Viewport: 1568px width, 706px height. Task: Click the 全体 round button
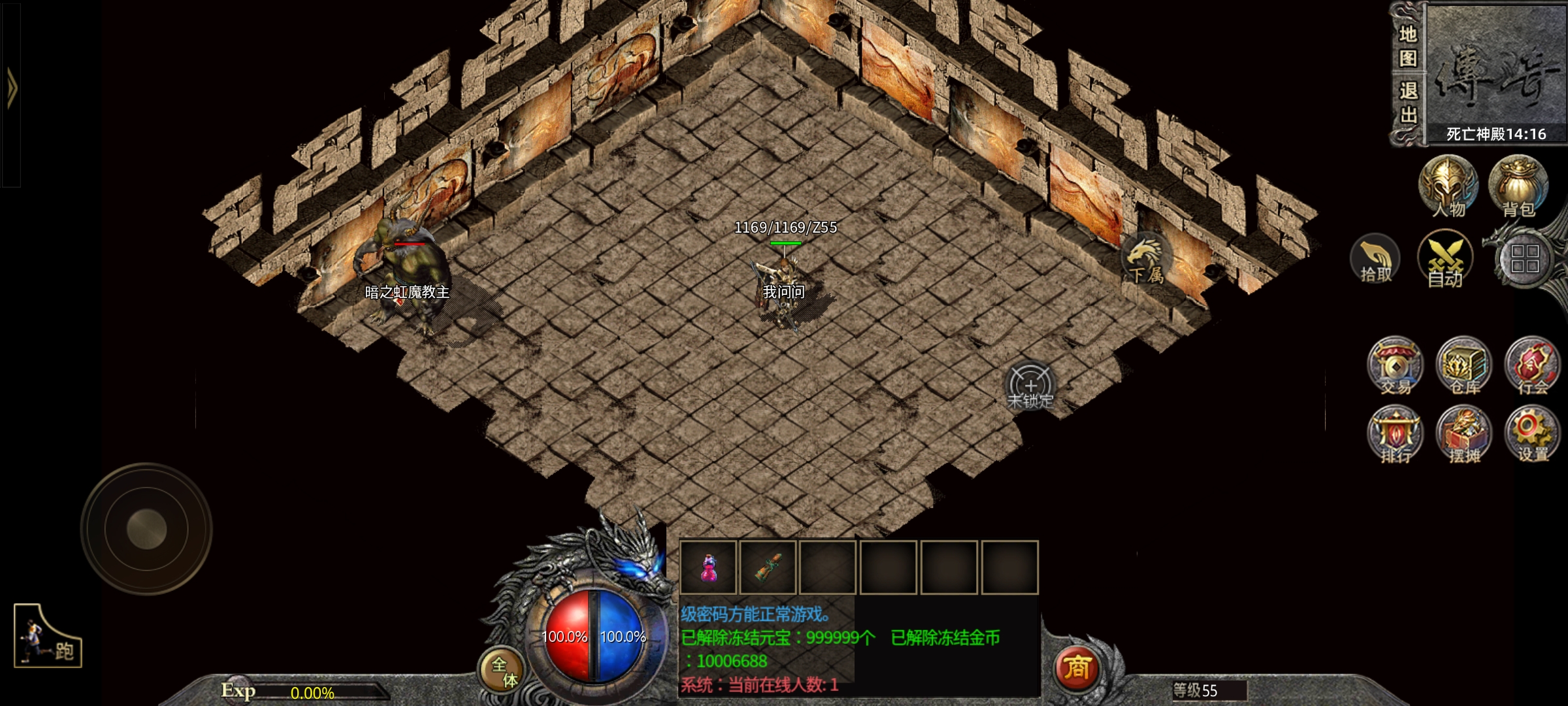pos(503,671)
